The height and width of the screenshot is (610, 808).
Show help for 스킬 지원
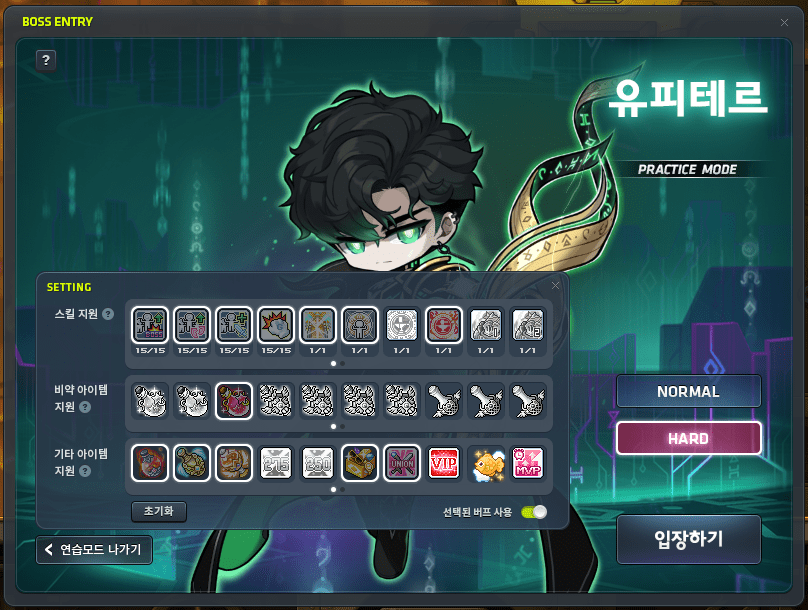(x=108, y=314)
